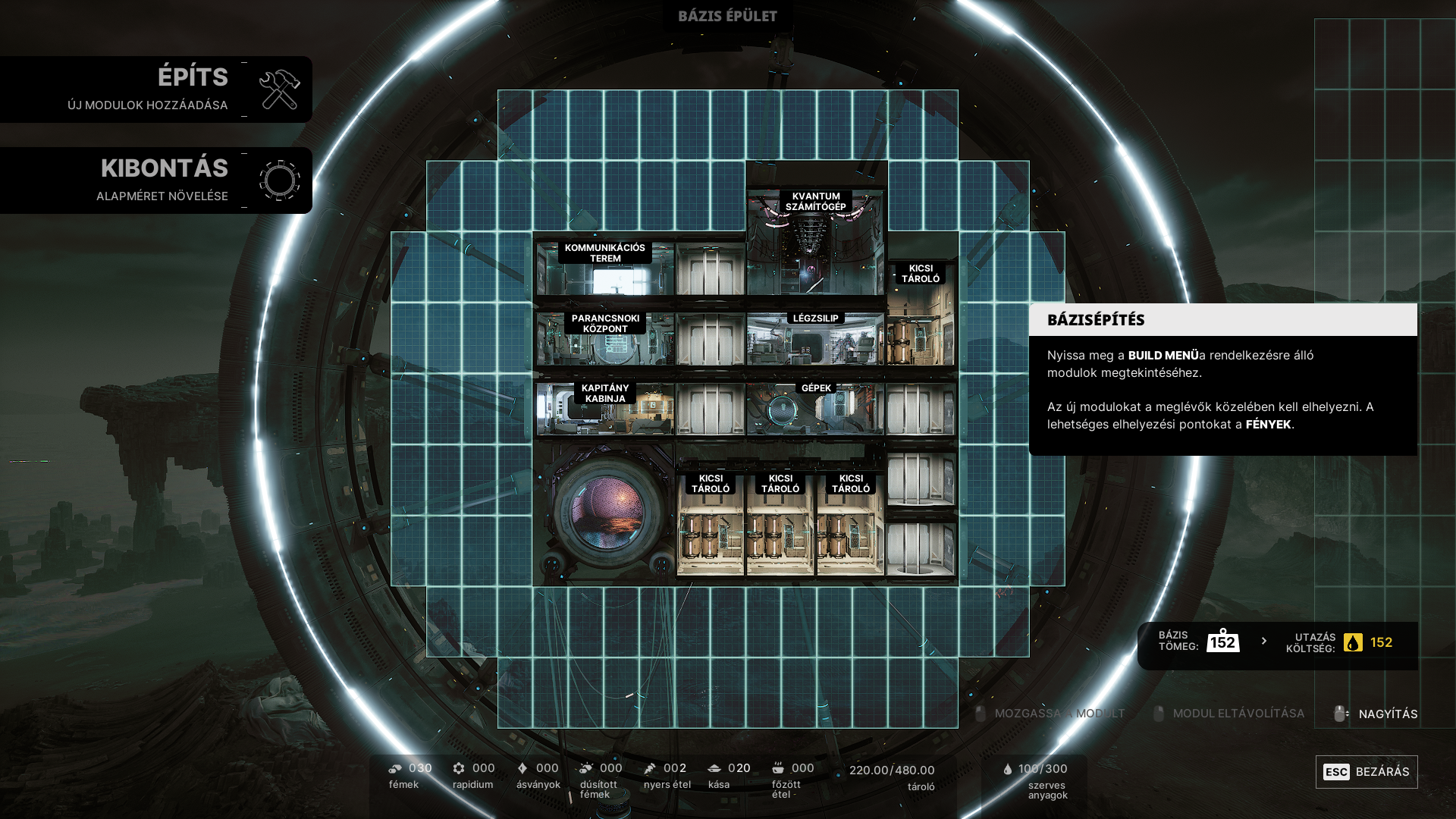The height and width of the screenshot is (819, 1456).
Task: Select the large round porthole module
Action: click(604, 514)
